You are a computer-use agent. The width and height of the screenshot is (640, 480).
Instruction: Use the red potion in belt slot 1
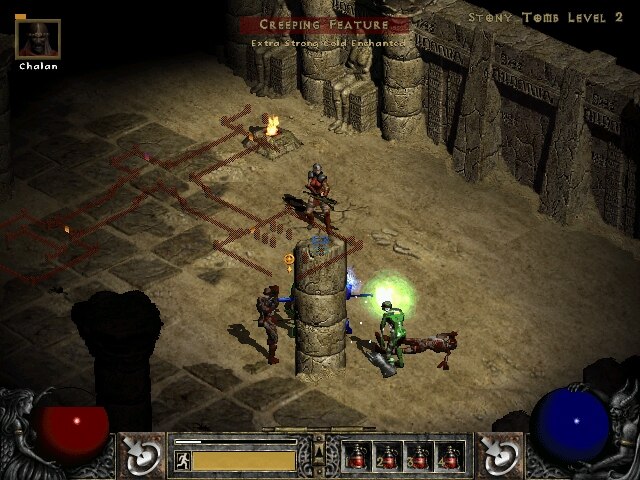pyautogui.click(x=358, y=456)
